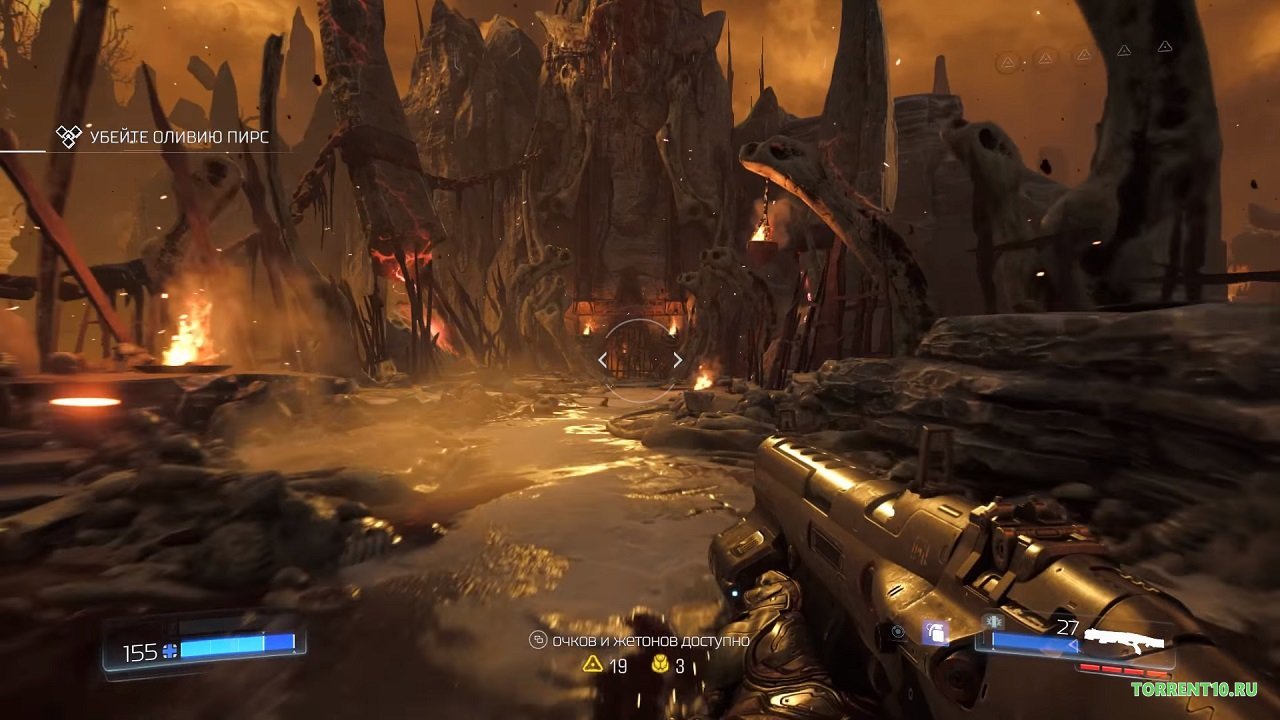The image size is (1280, 720).
Task: Open the blue mod selector arrow in the ammo panel
Action: point(1073,646)
